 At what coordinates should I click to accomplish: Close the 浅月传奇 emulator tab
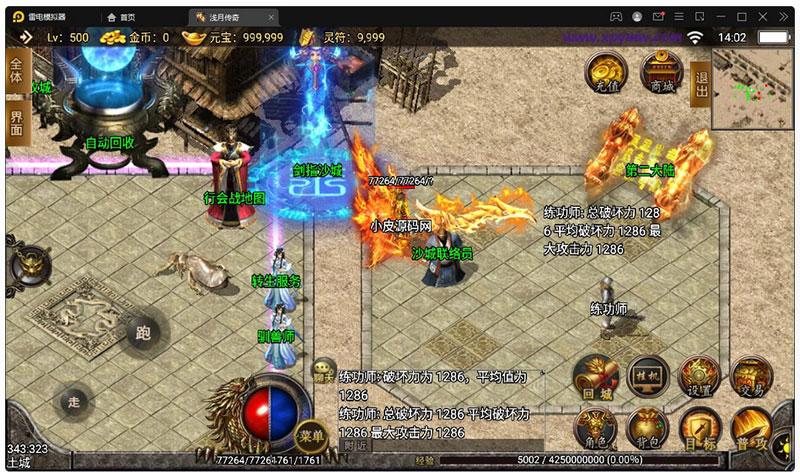coord(271,17)
